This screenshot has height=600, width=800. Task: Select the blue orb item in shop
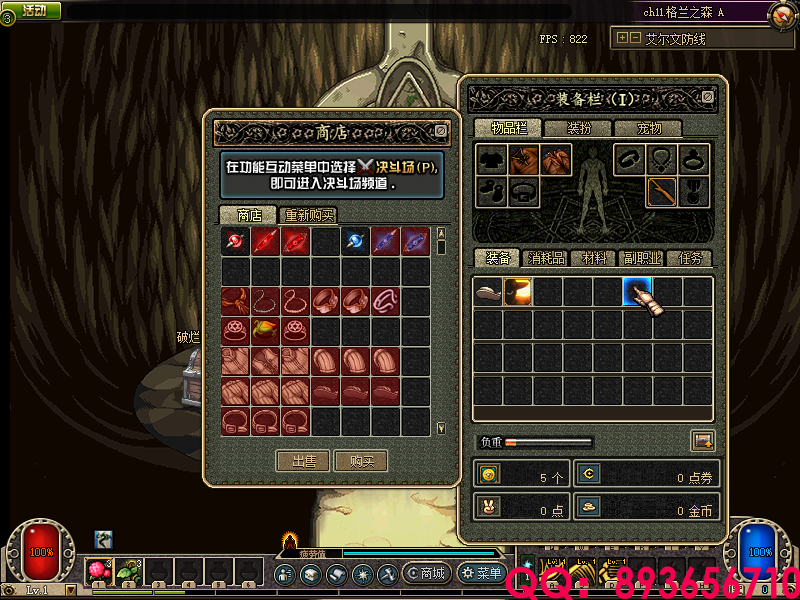356,241
